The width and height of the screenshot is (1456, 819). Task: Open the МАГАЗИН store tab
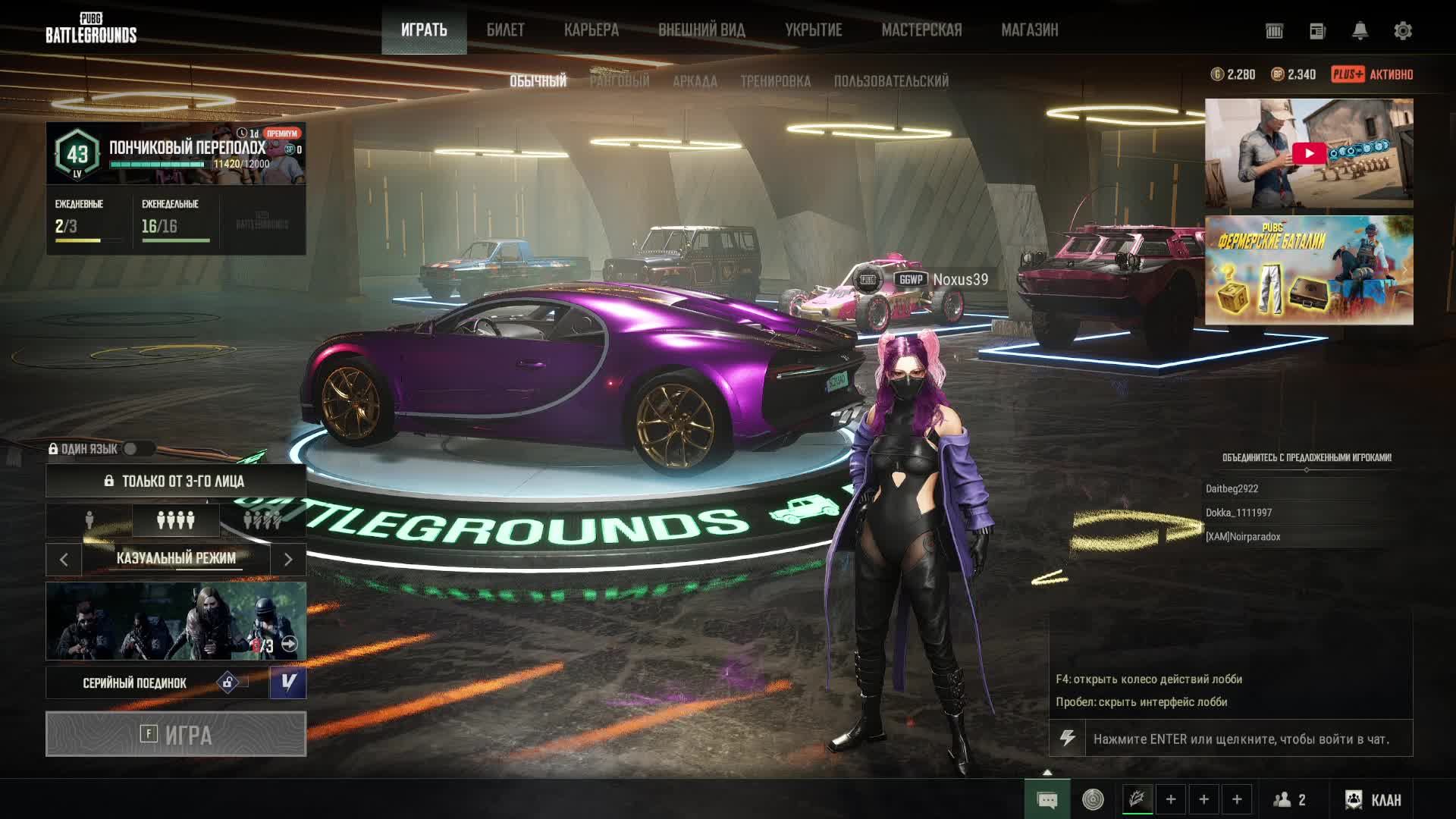click(x=1029, y=30)
